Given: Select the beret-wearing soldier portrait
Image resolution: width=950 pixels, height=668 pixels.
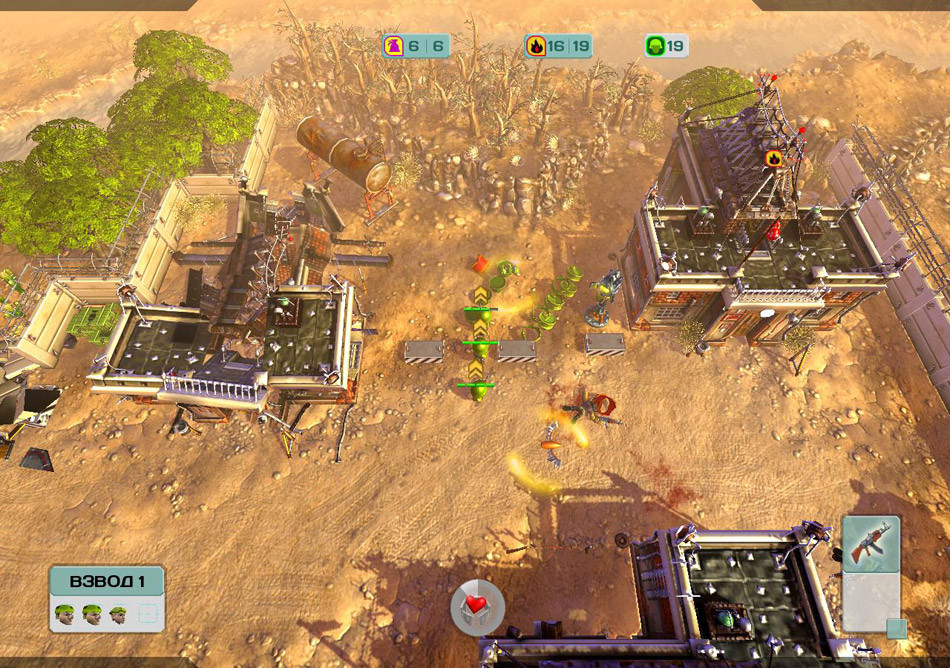Looking at the screenshot, I should tap(119, 613).
